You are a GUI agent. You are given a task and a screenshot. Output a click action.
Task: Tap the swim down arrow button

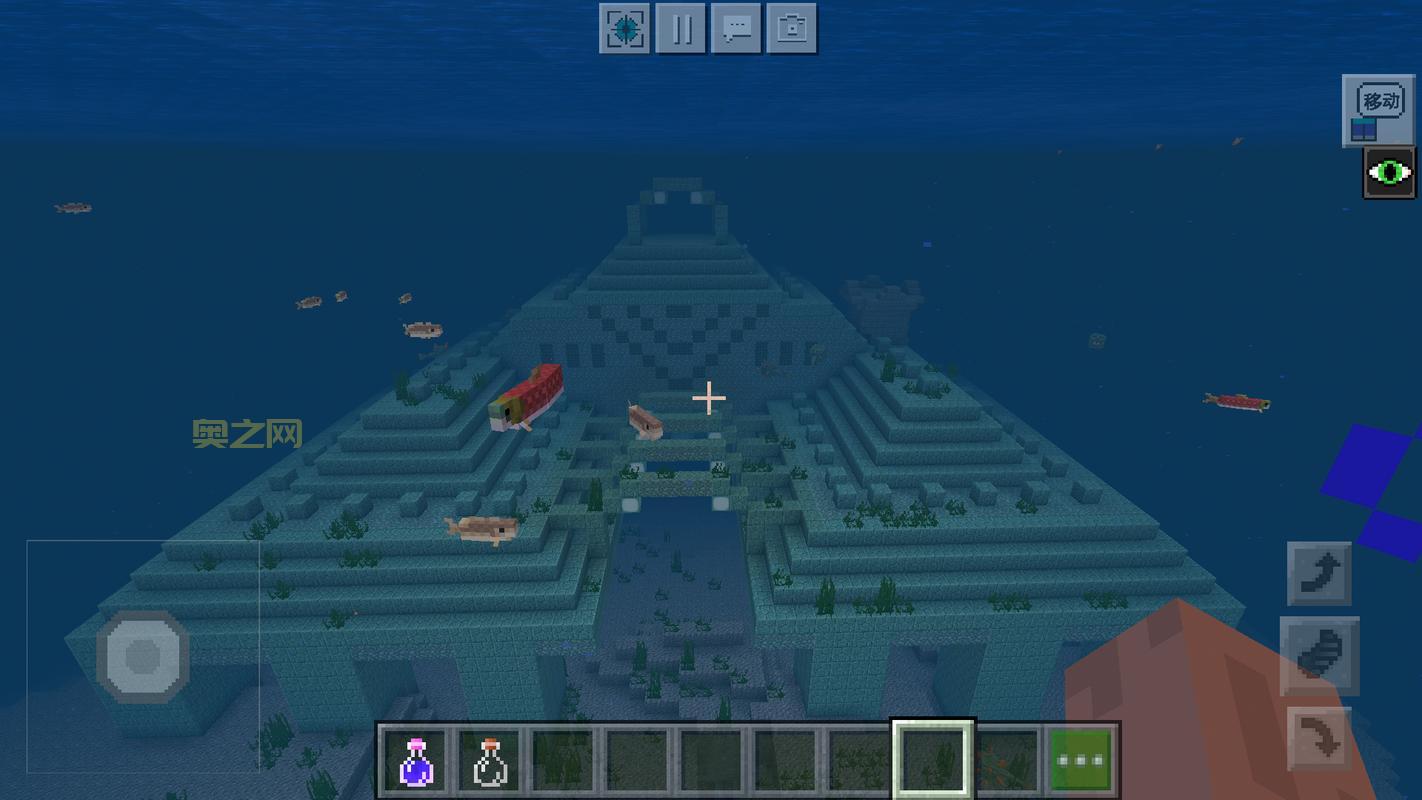point(1319,740)
